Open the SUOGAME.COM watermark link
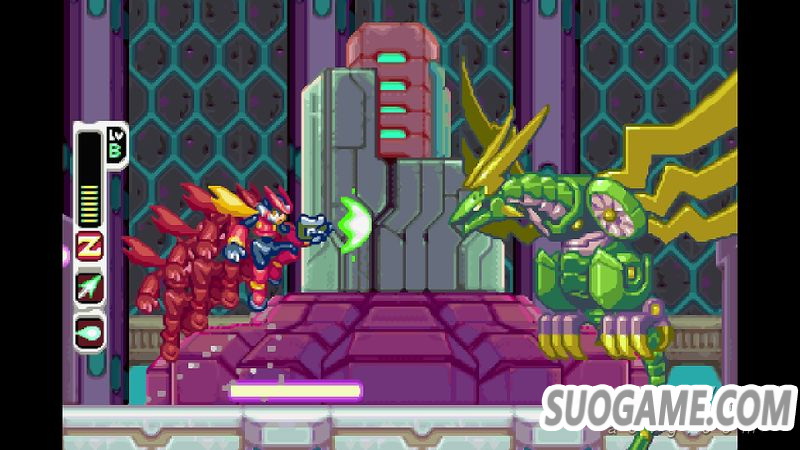Screen dimensions: 800x450 (x=667, y=407)
